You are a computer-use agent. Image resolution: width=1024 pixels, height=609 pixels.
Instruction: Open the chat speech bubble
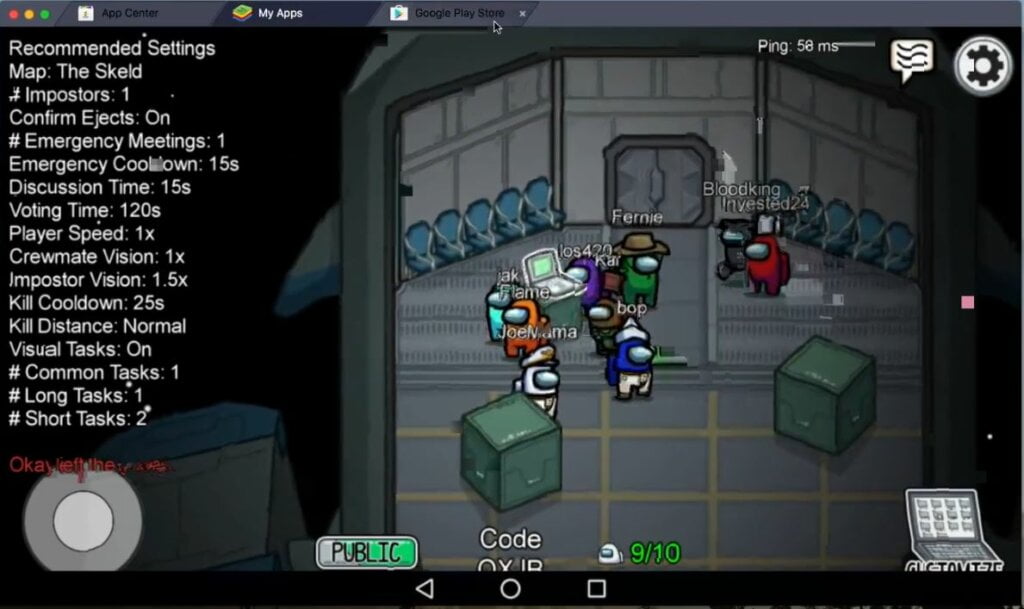(x=911, y=61)
